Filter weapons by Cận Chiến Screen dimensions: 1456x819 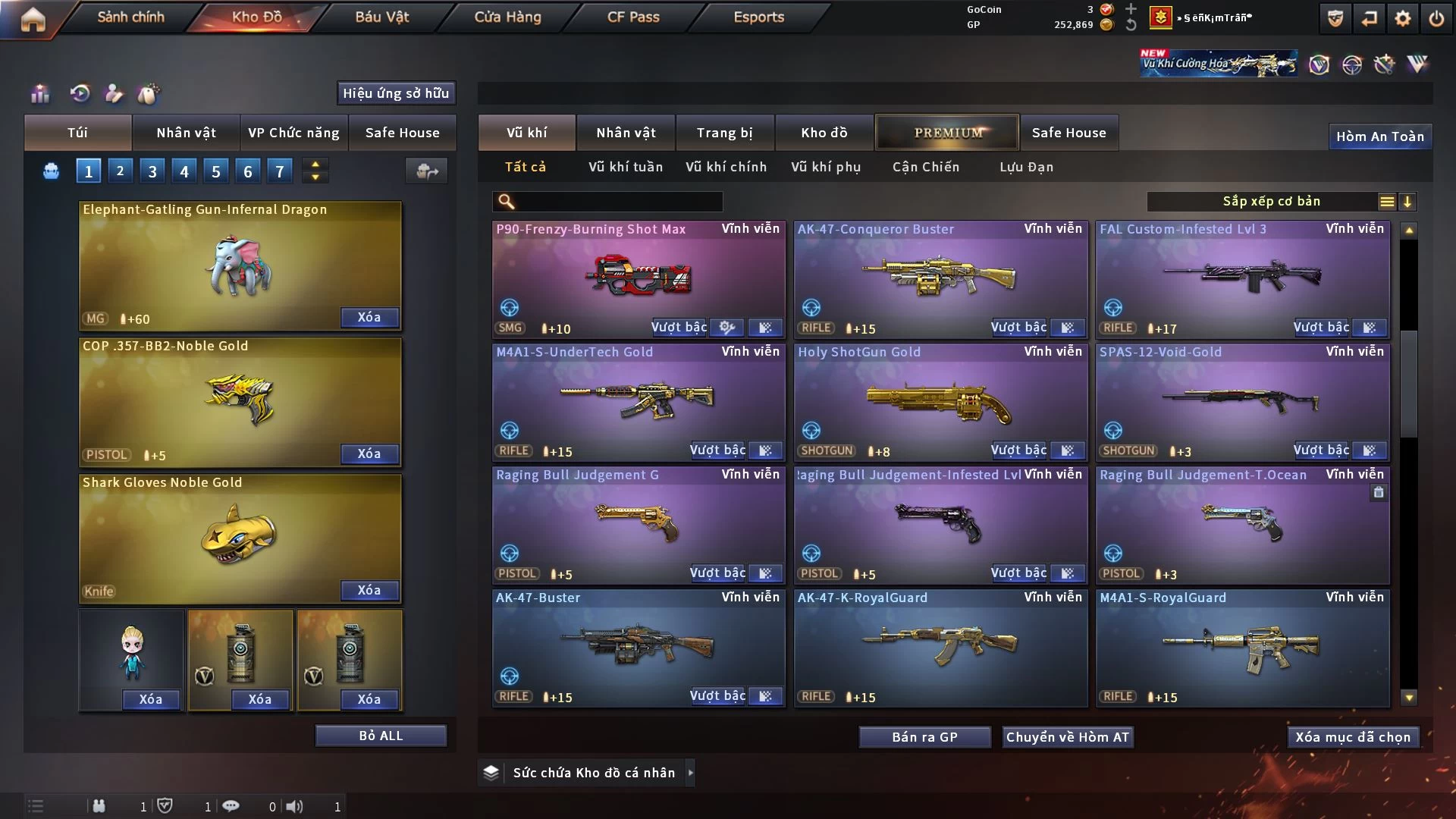click(x=925, y=167)
